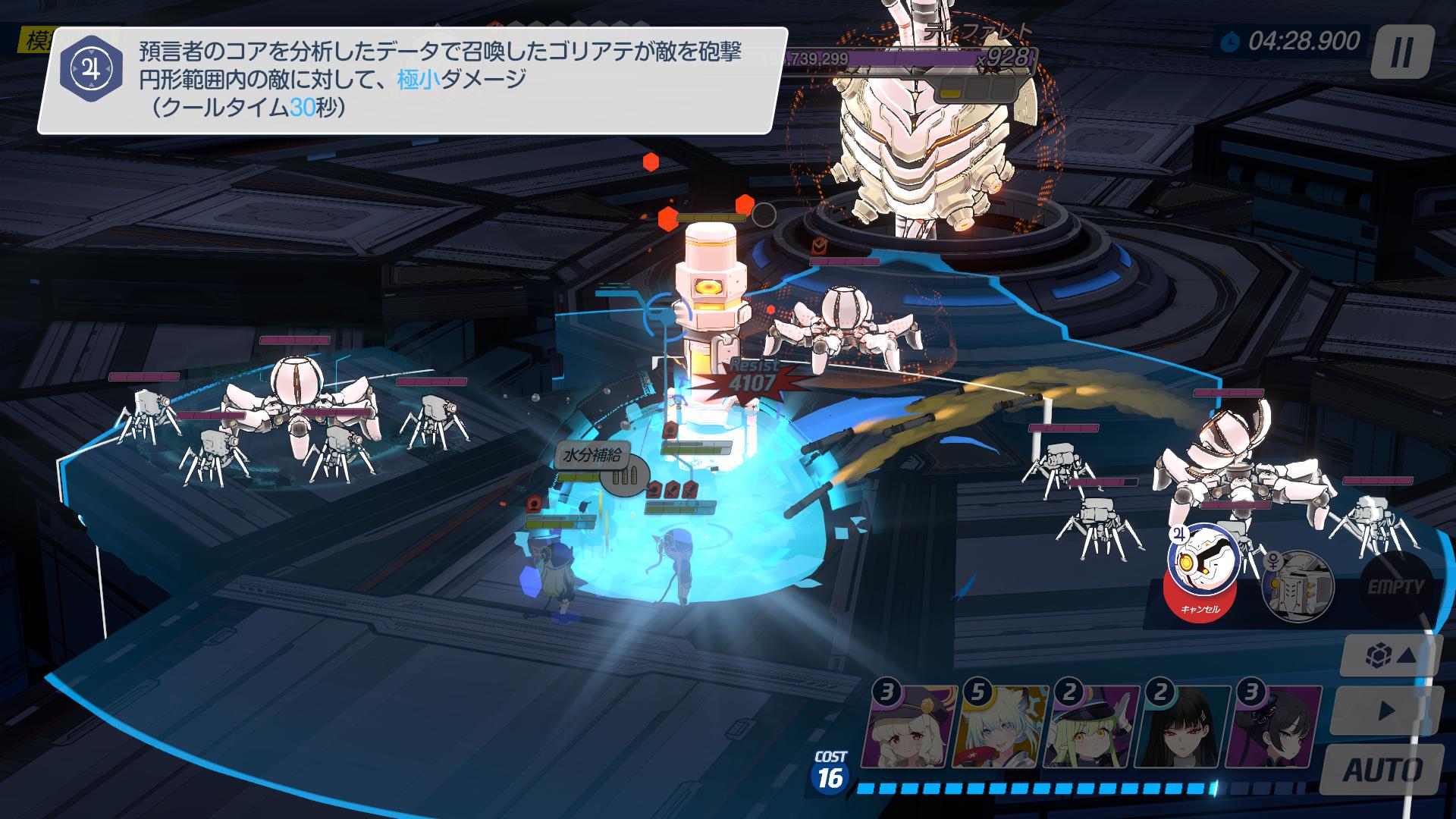
Task: Change battle speed with the play arrow button
Action: [1385, 711]
